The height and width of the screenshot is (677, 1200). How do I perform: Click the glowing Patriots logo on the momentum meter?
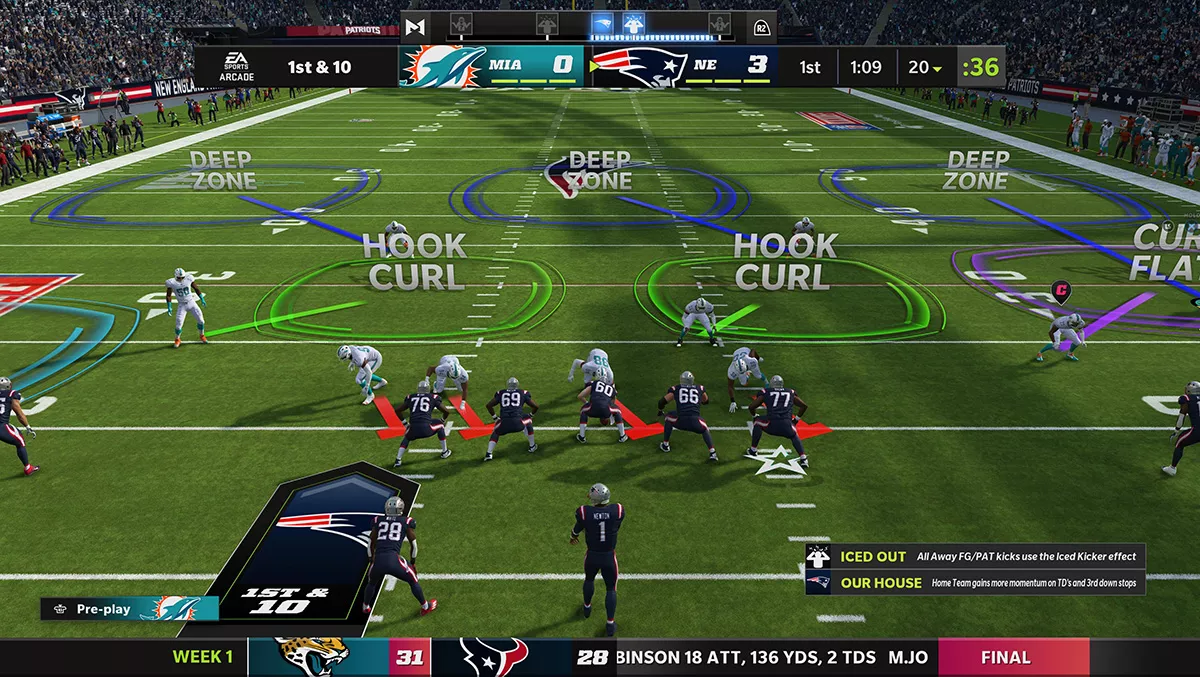pos(602,23)
